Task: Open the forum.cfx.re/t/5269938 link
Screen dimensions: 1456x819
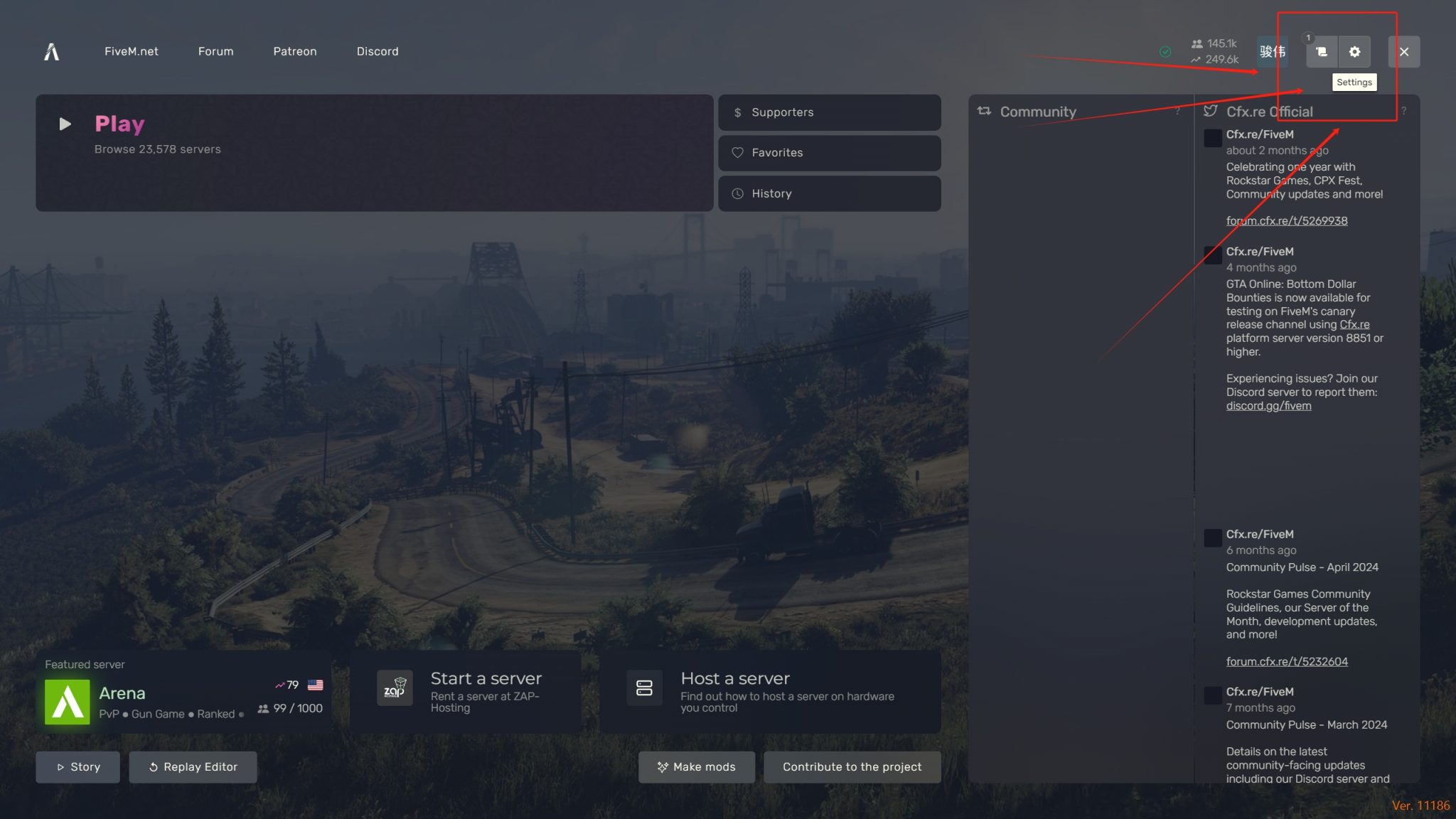Action: pyautogui.click(x=1286, y=220)
